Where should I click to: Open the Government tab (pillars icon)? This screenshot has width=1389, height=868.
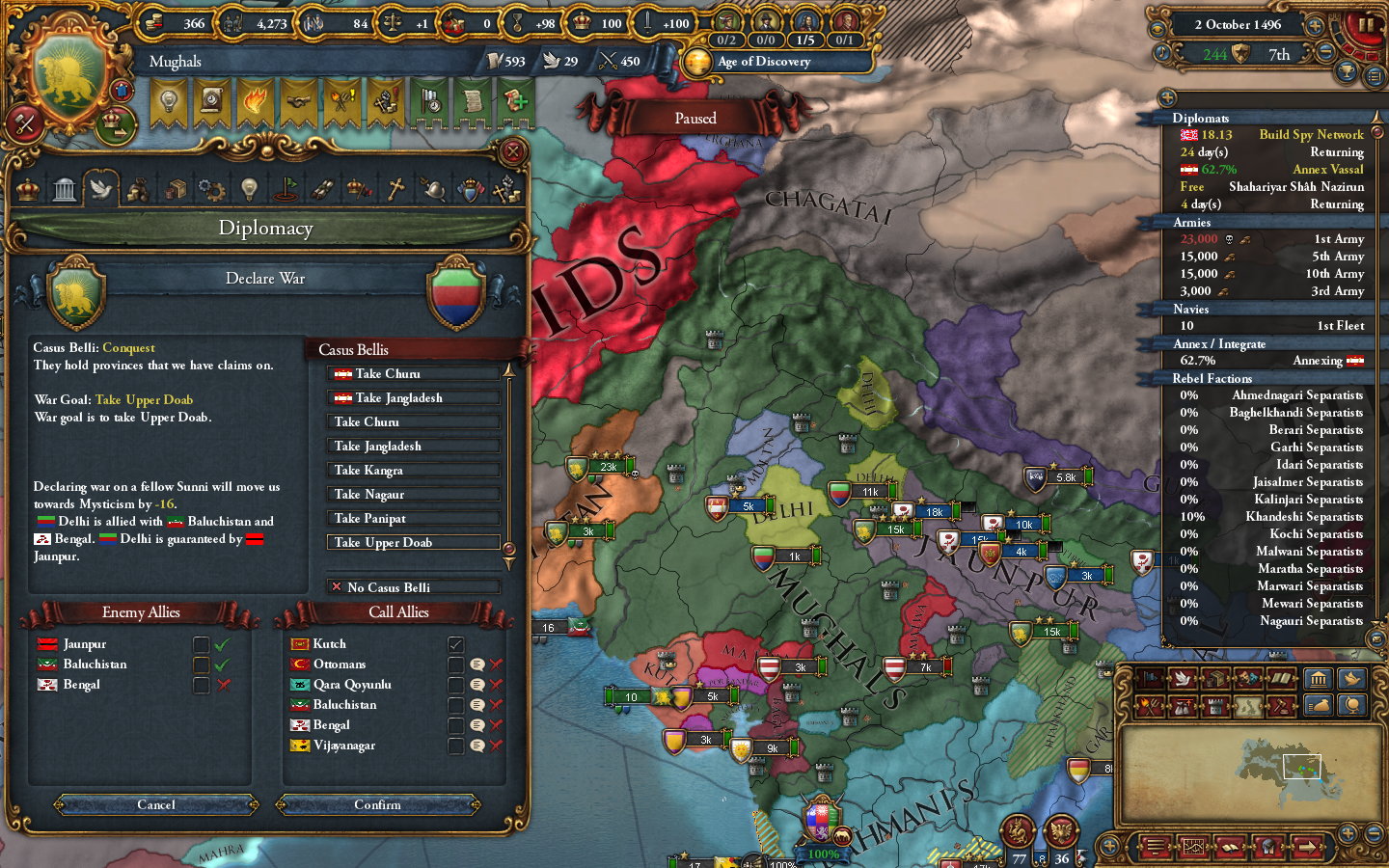pos(65,188)
